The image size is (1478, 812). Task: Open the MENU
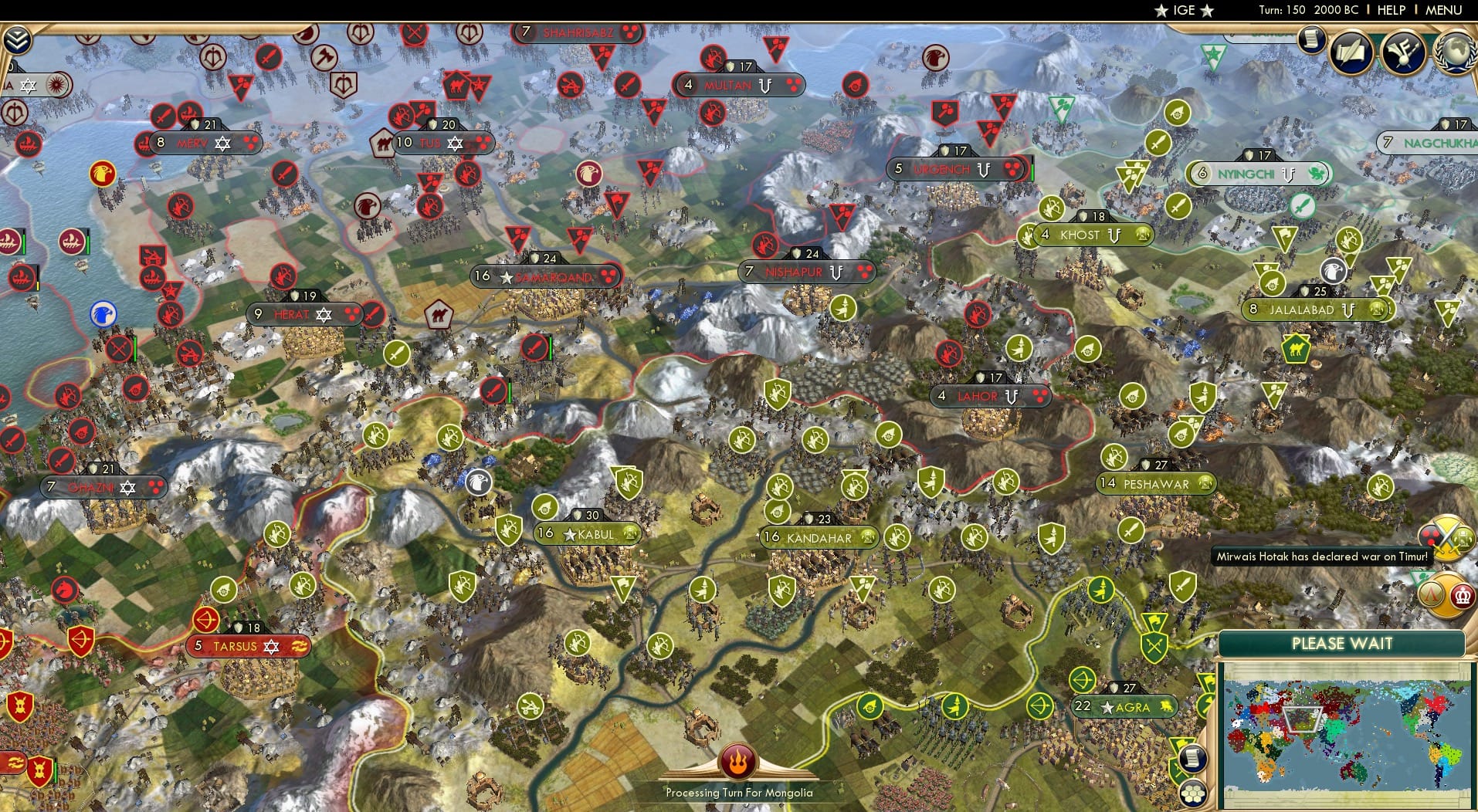click(x=1444, y=11)
